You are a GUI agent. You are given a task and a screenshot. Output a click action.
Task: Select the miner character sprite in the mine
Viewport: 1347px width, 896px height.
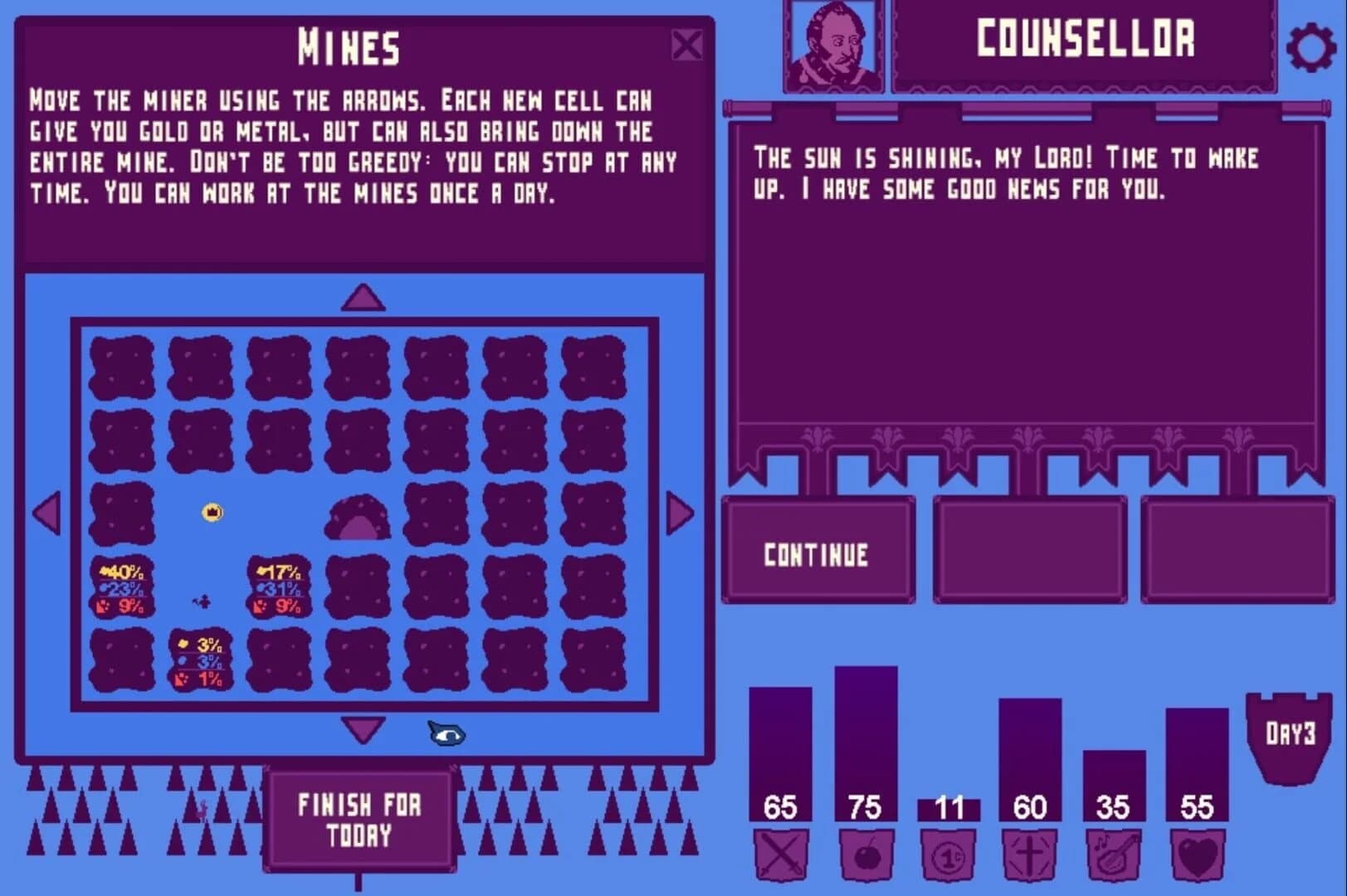[199, 603]
